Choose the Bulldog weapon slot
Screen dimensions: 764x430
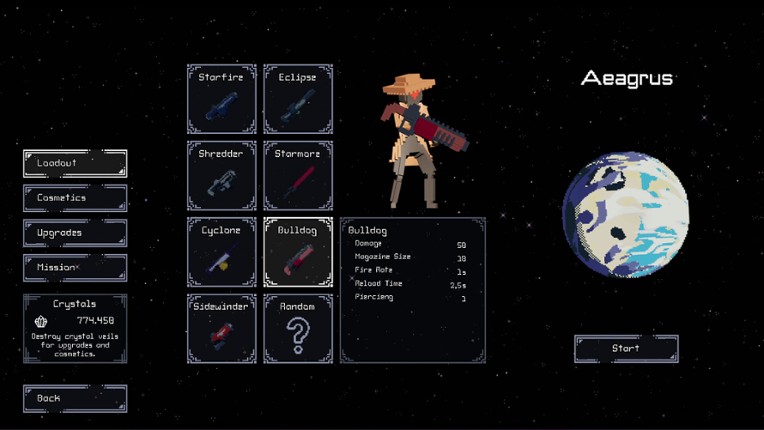click(x=298, y=252)
